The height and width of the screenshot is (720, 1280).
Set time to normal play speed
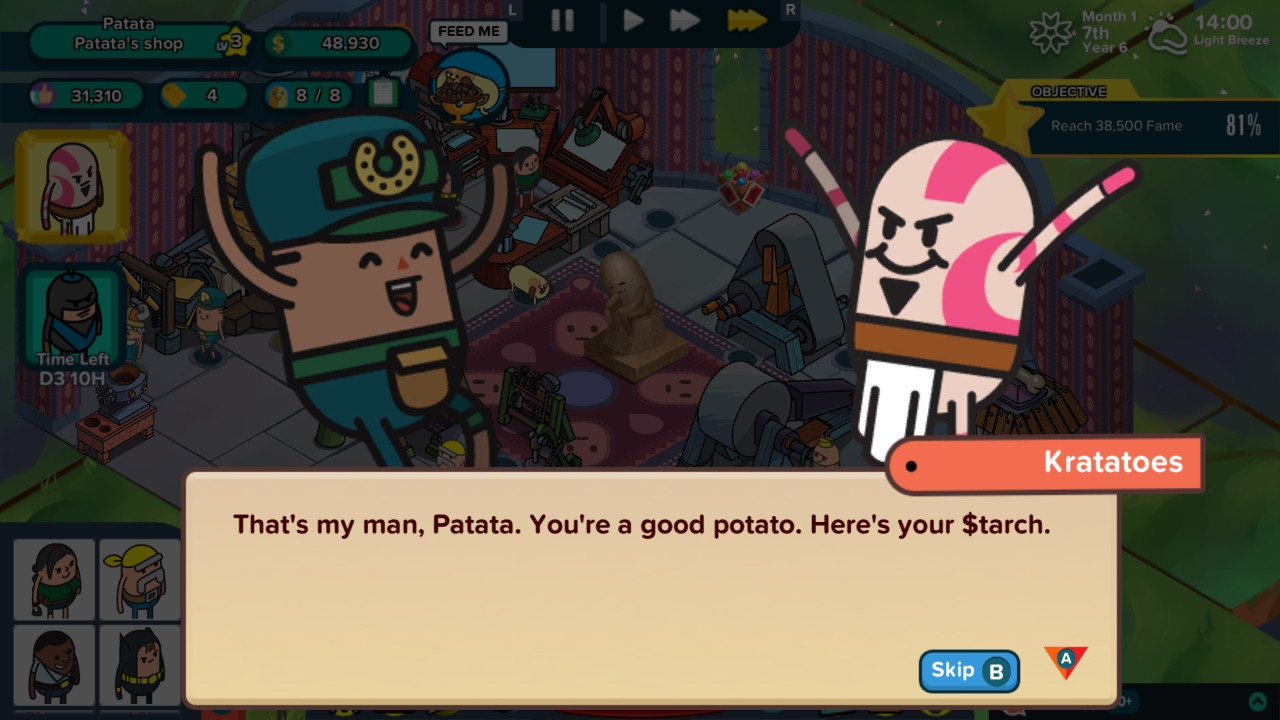pyautogui.click(x=633, y=20)
